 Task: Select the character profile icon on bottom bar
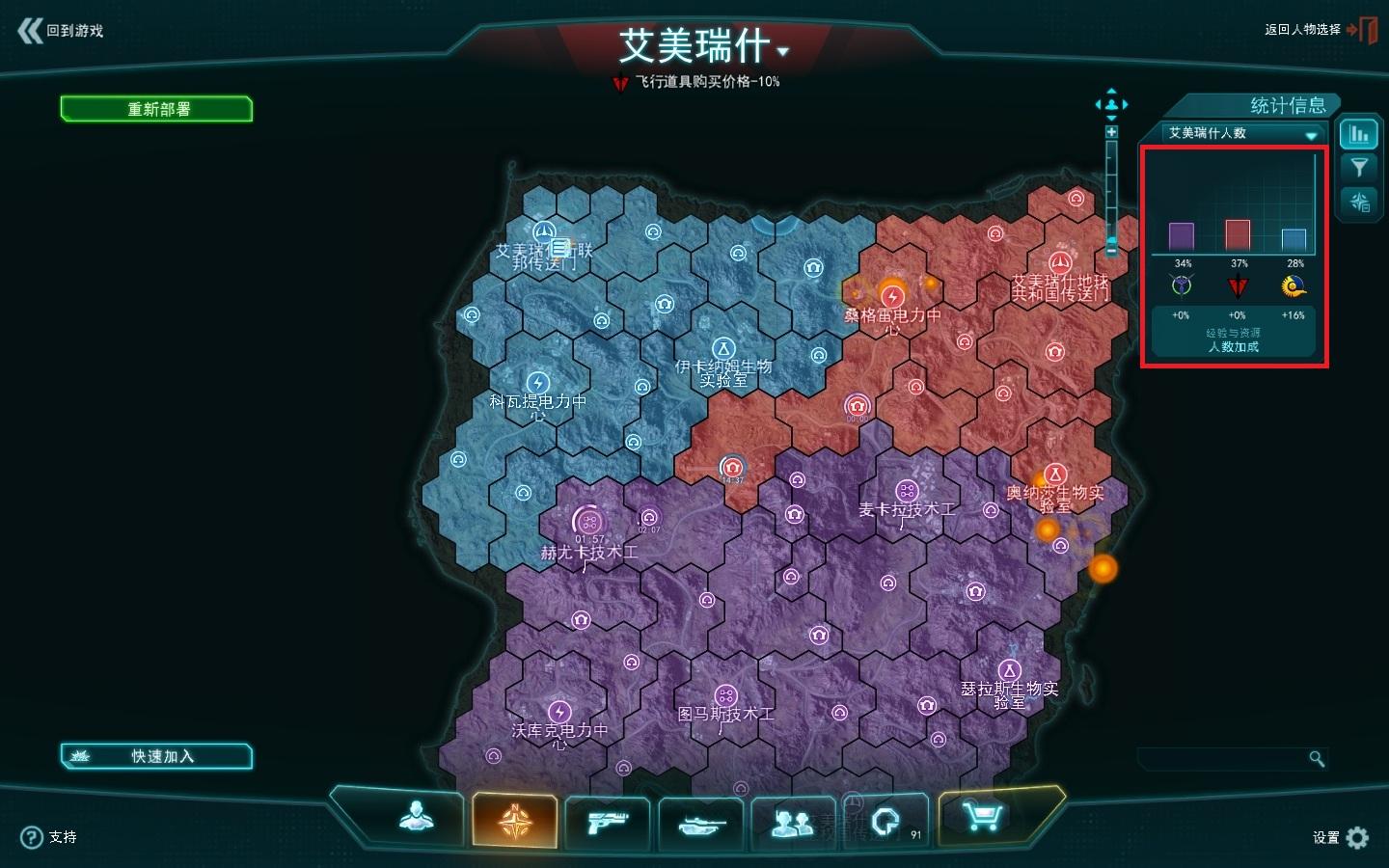click(x=416, y=821)
